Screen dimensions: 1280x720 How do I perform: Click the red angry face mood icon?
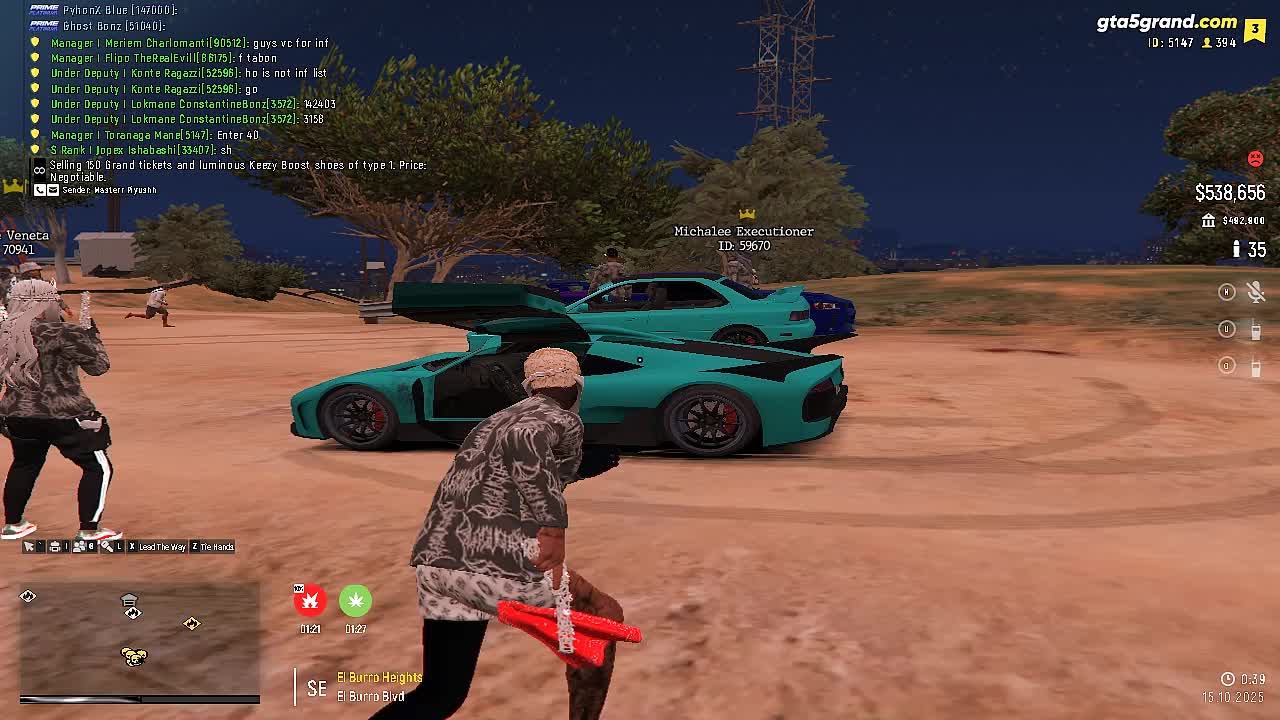tap(1255, 159)
